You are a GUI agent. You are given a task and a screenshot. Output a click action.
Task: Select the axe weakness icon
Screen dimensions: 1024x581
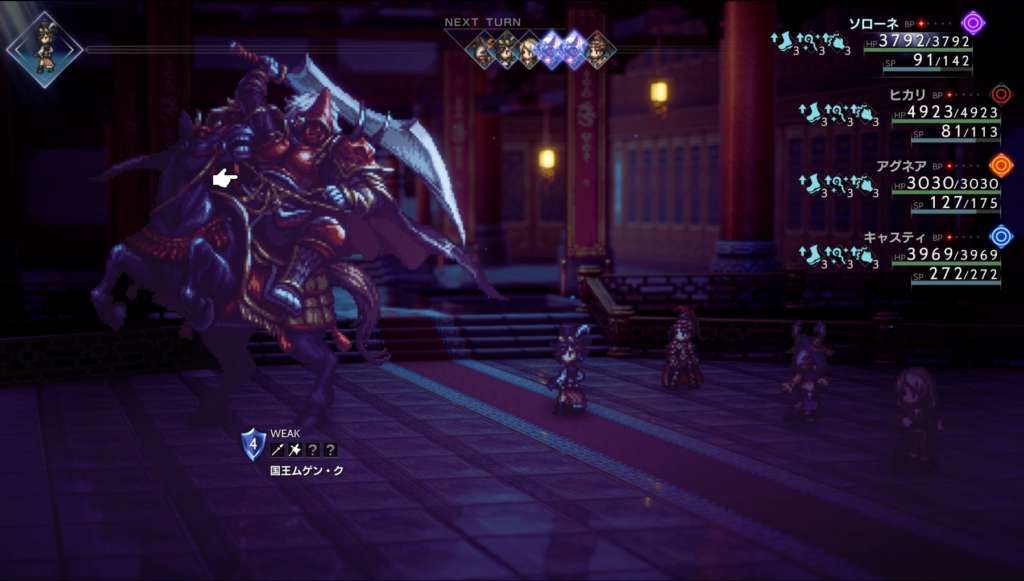295,450
